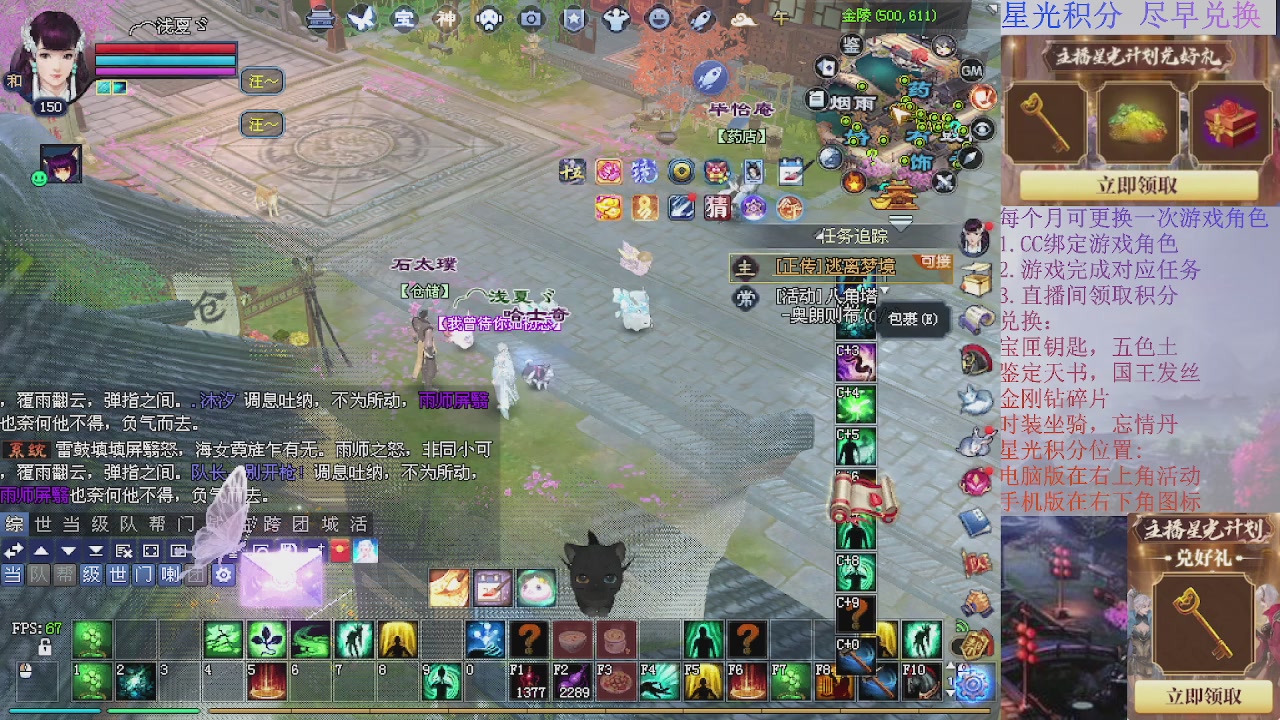Click the red envelope icon above chat bar

click(339, 550)
